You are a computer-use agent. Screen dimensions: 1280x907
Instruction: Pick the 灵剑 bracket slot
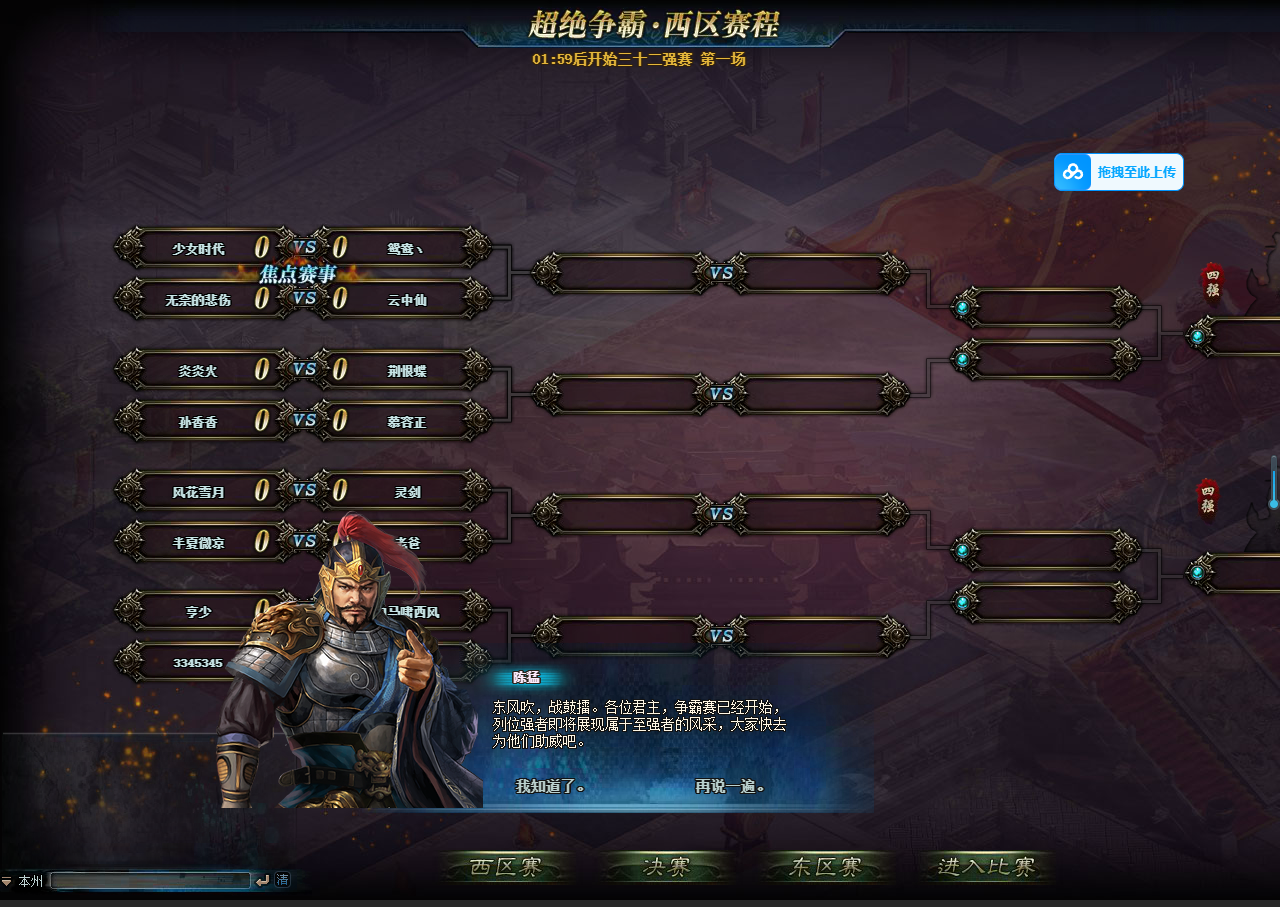click(407, 492)
